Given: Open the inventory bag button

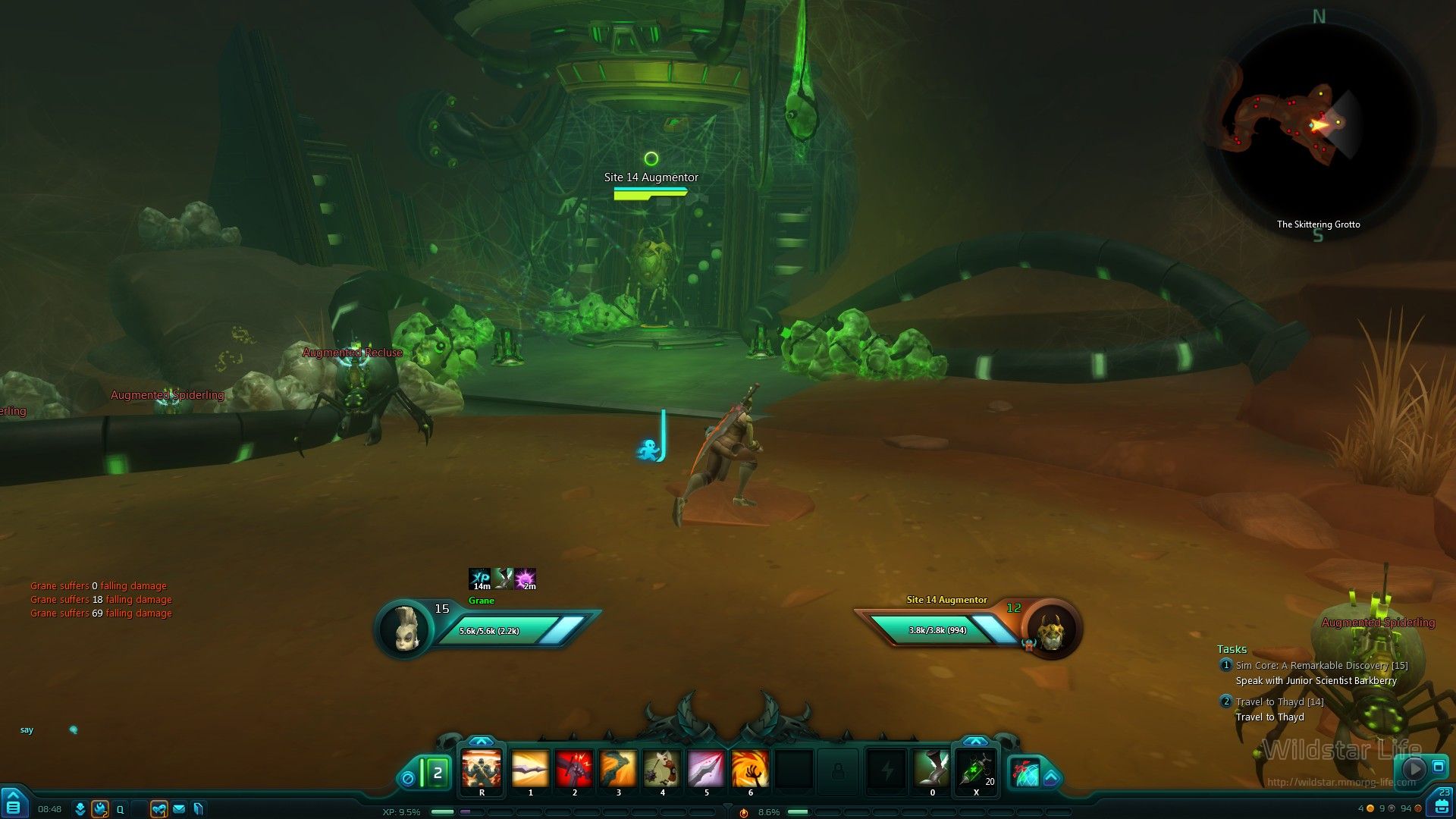Looking at the screenshot, I should tap(1442, 806).
